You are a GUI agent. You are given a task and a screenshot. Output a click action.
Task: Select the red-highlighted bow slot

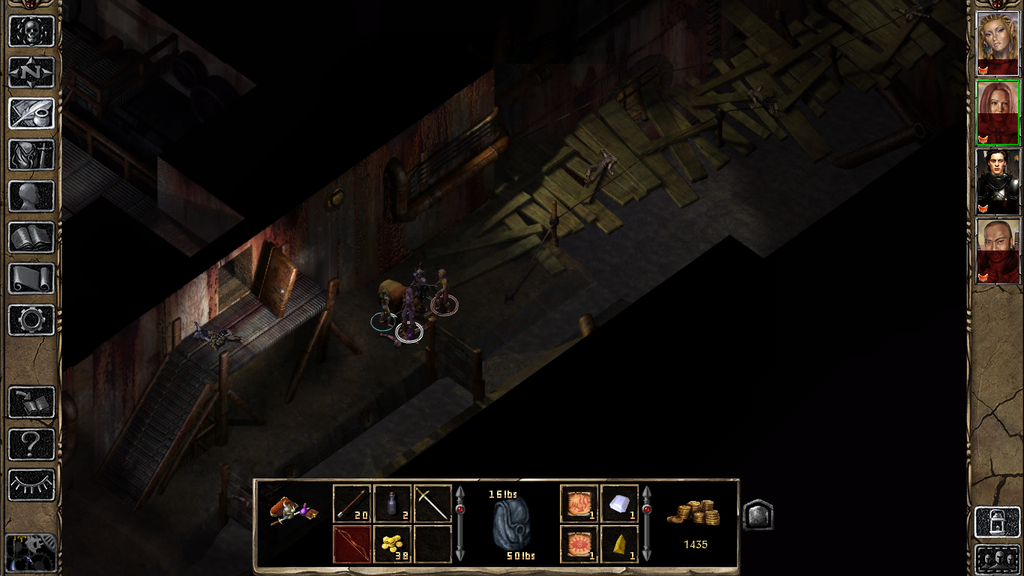[x=352, y=544]
